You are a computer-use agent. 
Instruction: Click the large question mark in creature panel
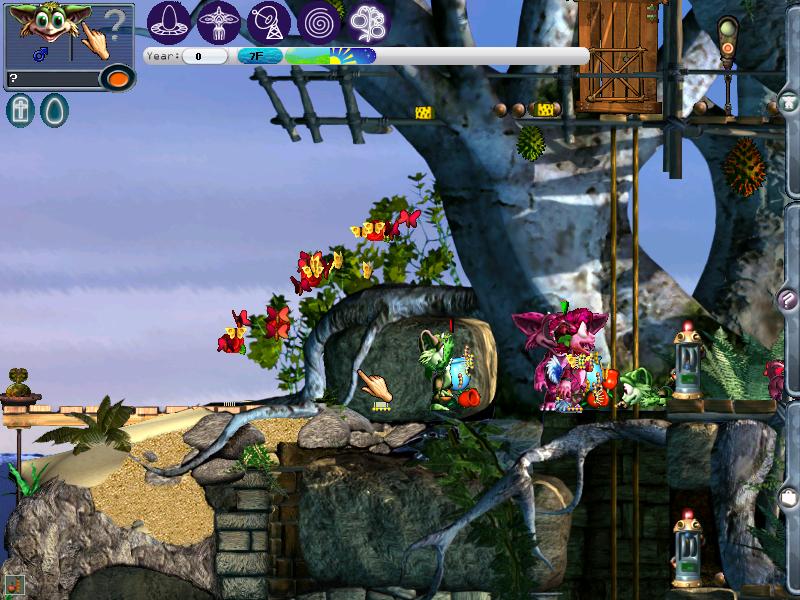point(117,22)
